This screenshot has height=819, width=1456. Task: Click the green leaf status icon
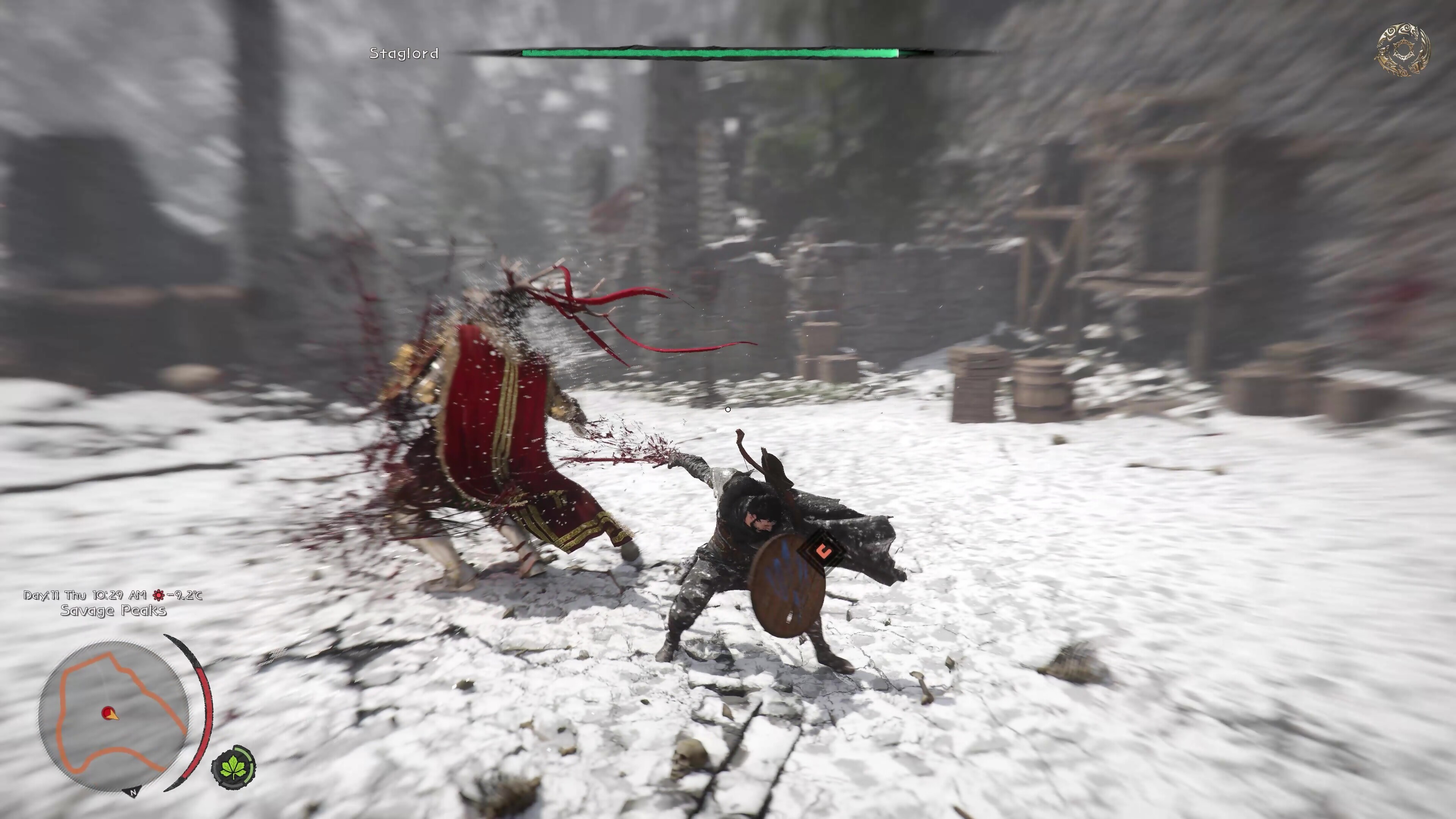pyautogui.click(x=234, y=767)
